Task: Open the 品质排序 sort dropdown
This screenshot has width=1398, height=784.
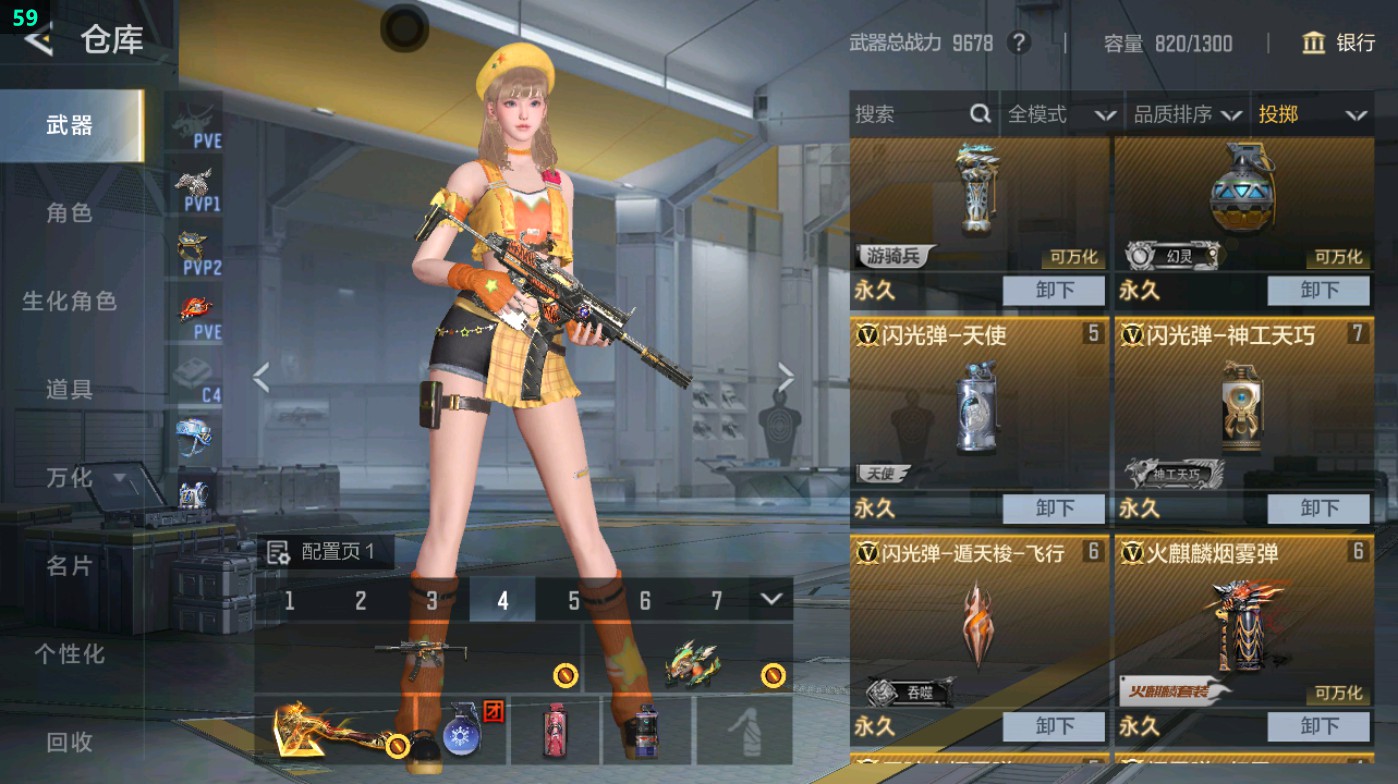Action: (x=1187, y=115)
